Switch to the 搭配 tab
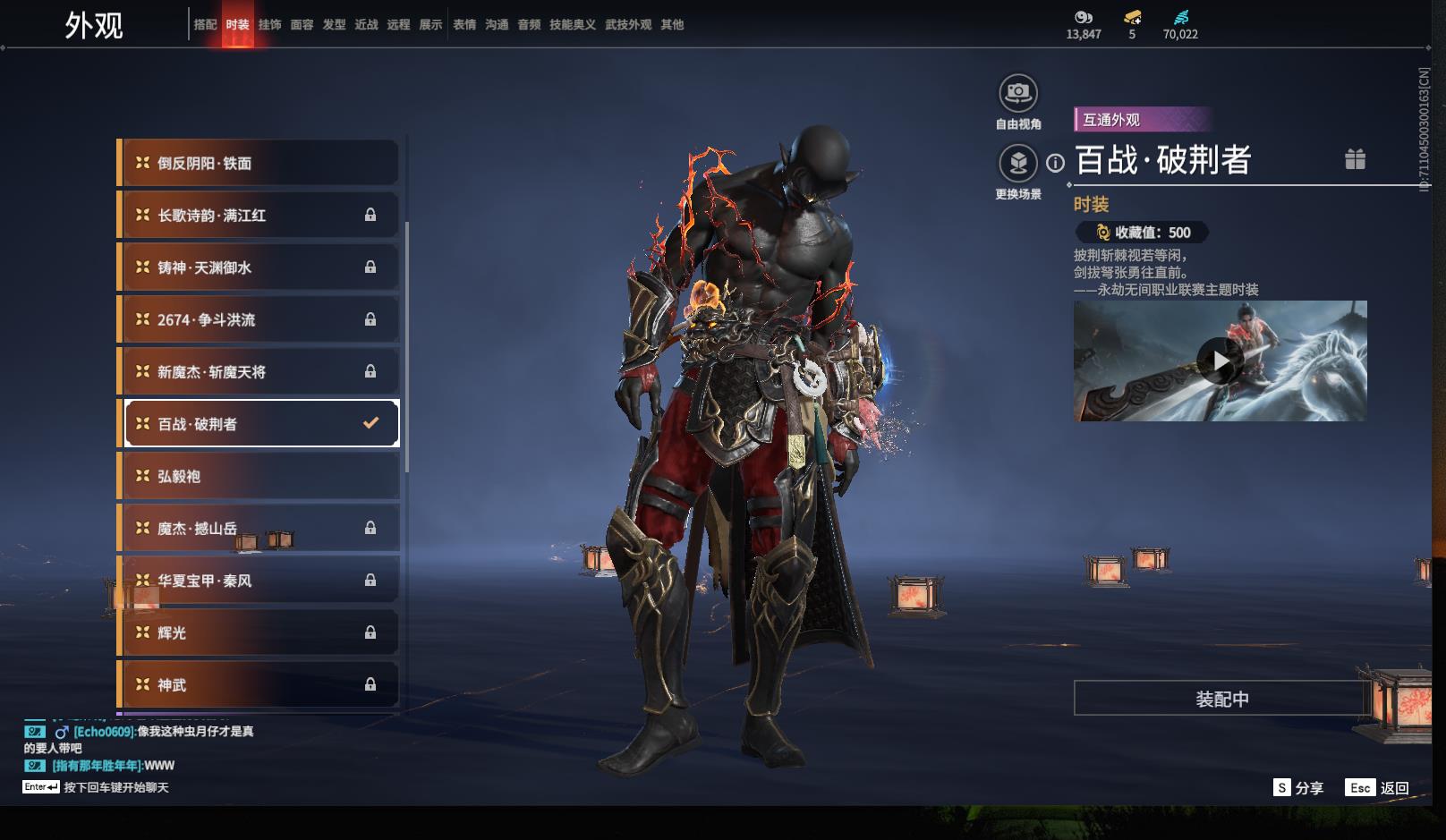This screenshot has height=840, width=1446. [205, 25]
